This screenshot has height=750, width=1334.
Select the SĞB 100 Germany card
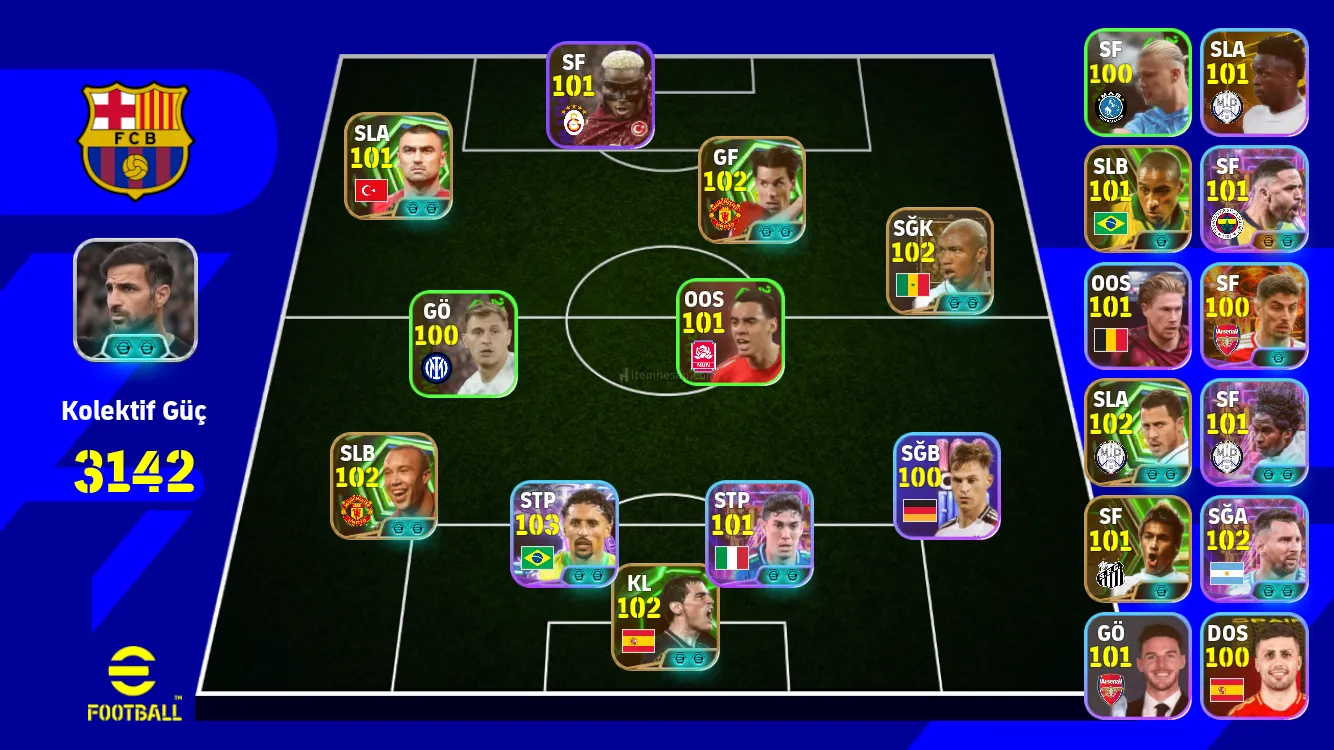pyautogui.click(x=946, y=486)
